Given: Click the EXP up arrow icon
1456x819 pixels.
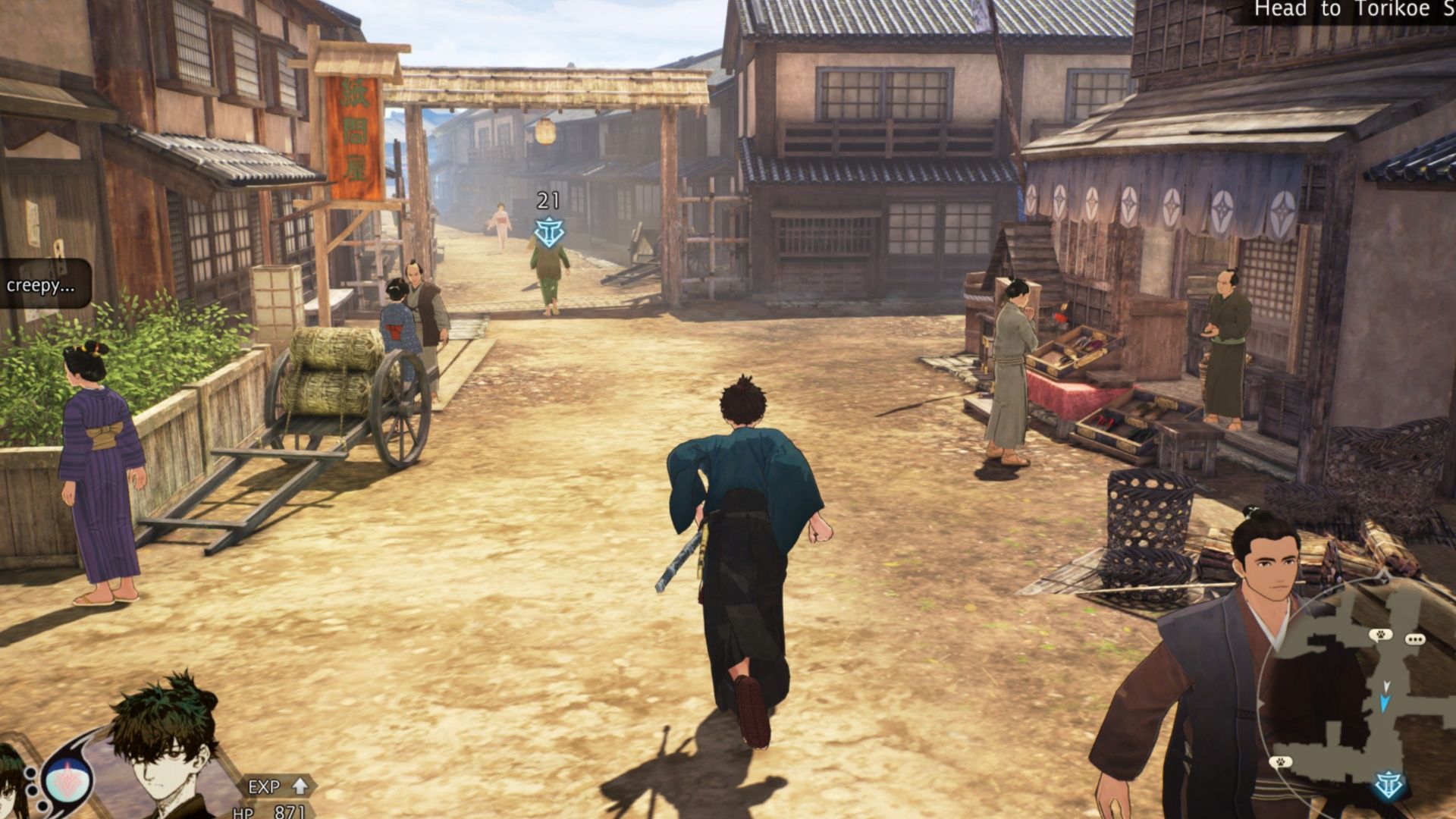Looking at the screenshot, I should pos(300,787).
